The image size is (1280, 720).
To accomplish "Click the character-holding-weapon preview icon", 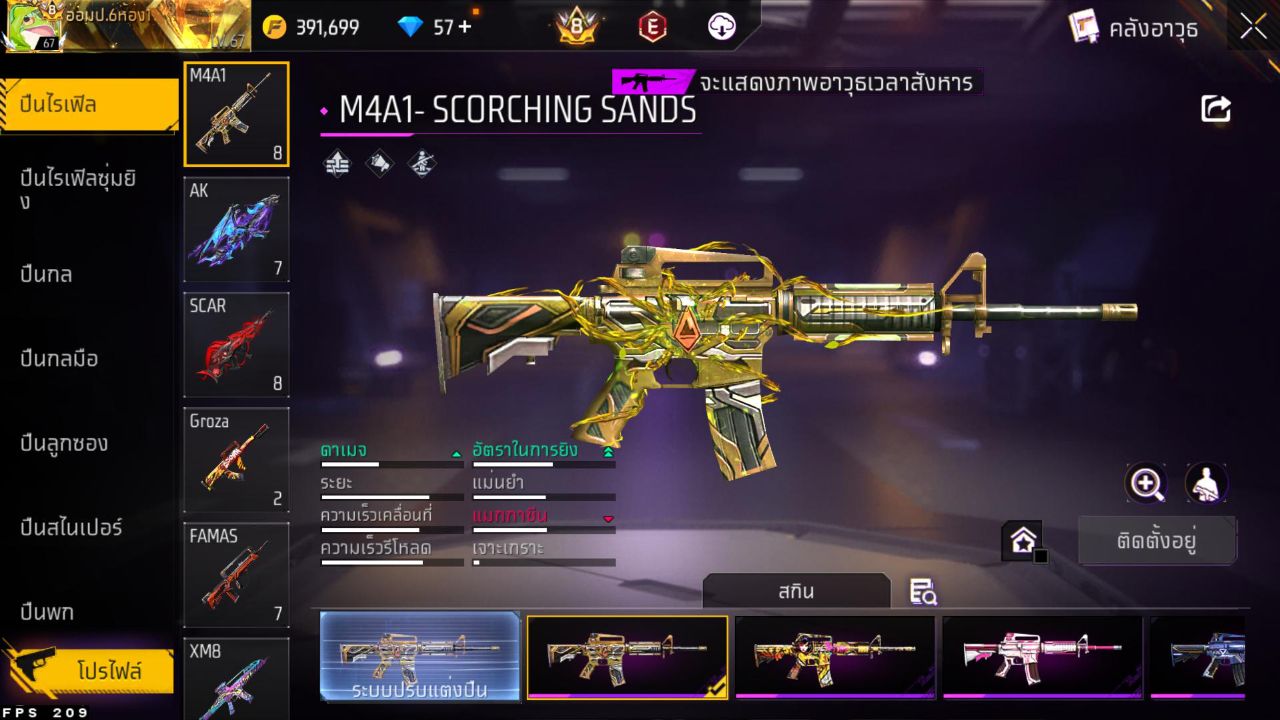I will pyautogui.click(x=1205, y=484).
